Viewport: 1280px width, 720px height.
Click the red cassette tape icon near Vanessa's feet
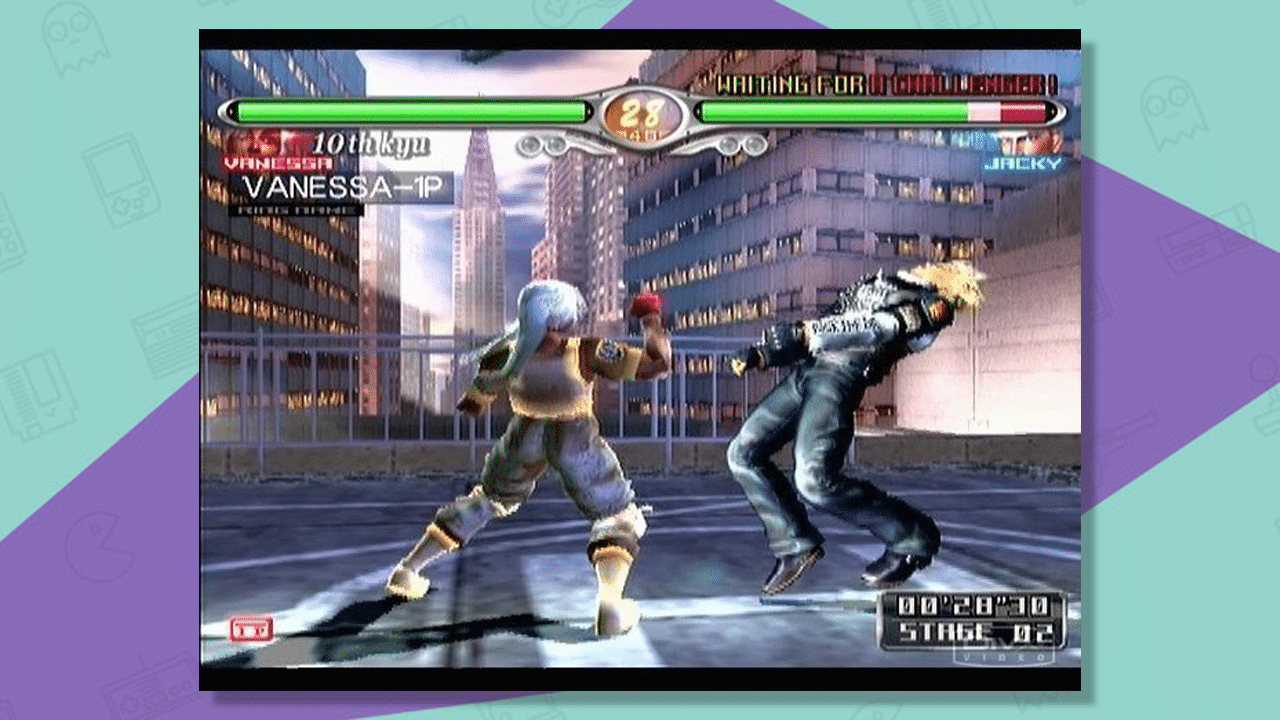(252, 629)
